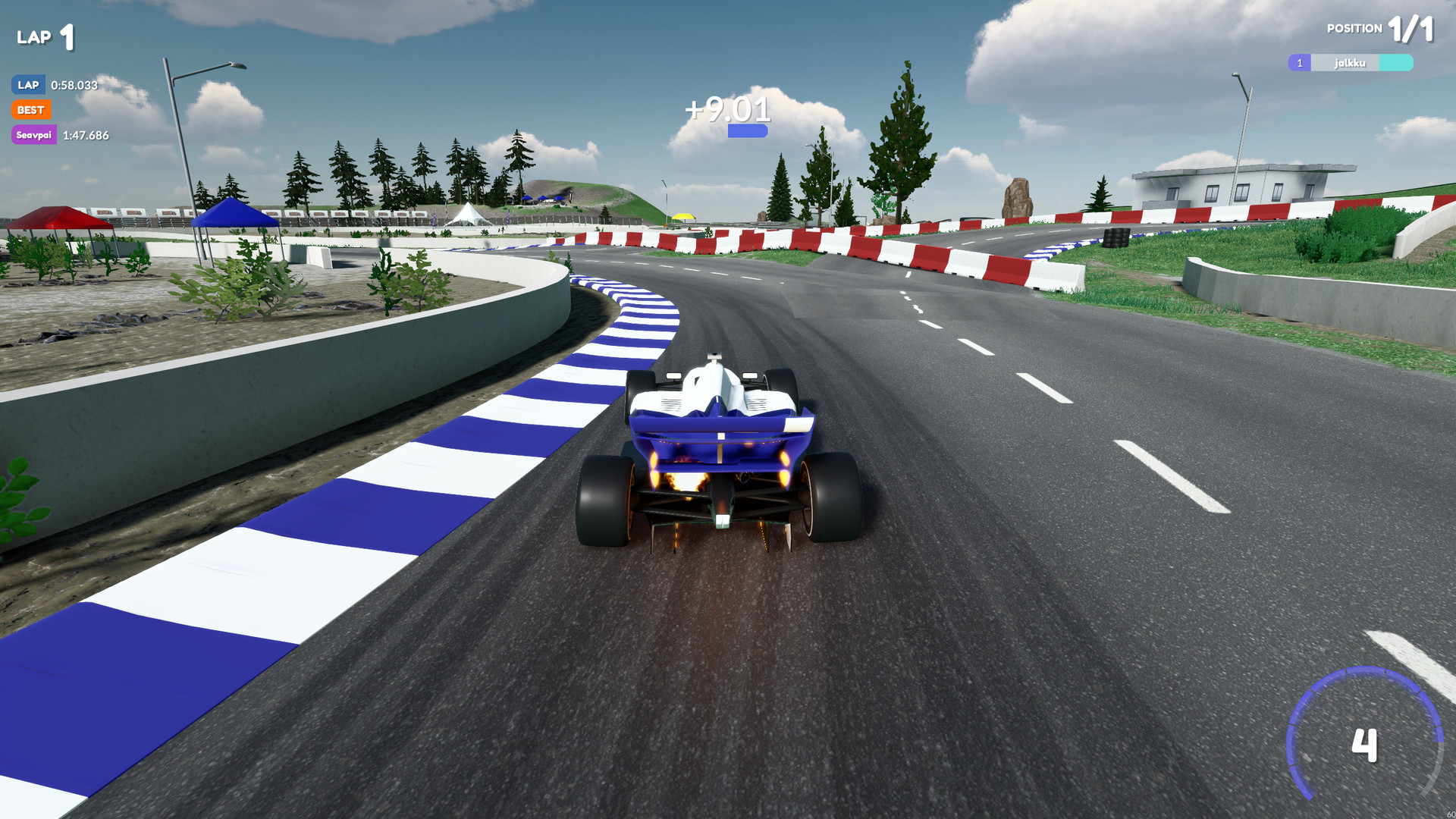This screenshot has width=1456, height=819.
Task: Click the purple position number 1 icon
Action: 1298,63
